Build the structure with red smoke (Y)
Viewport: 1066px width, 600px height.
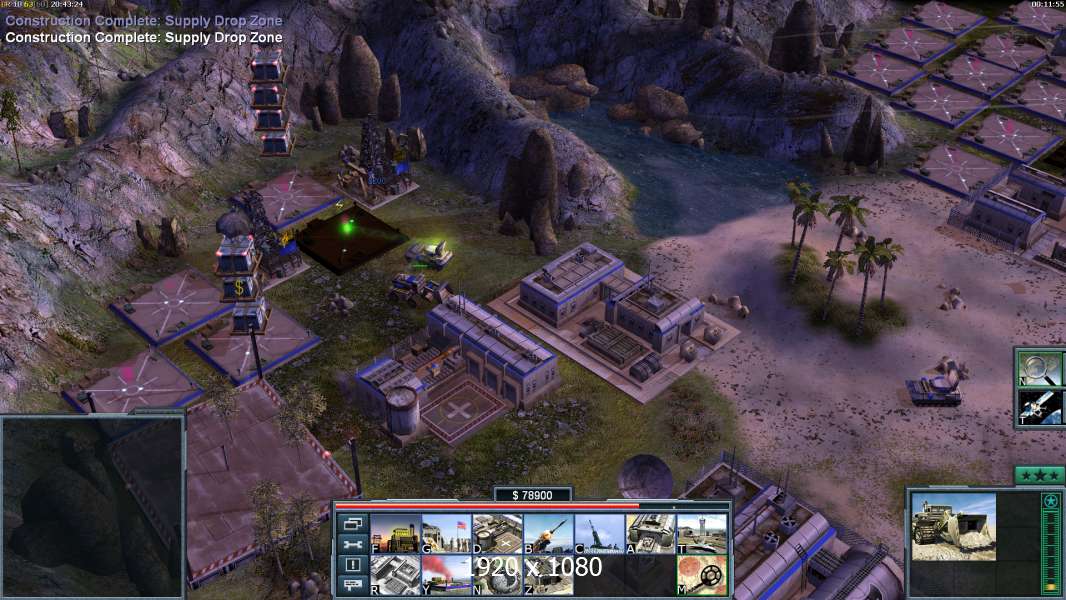click(x=446, y=575)
